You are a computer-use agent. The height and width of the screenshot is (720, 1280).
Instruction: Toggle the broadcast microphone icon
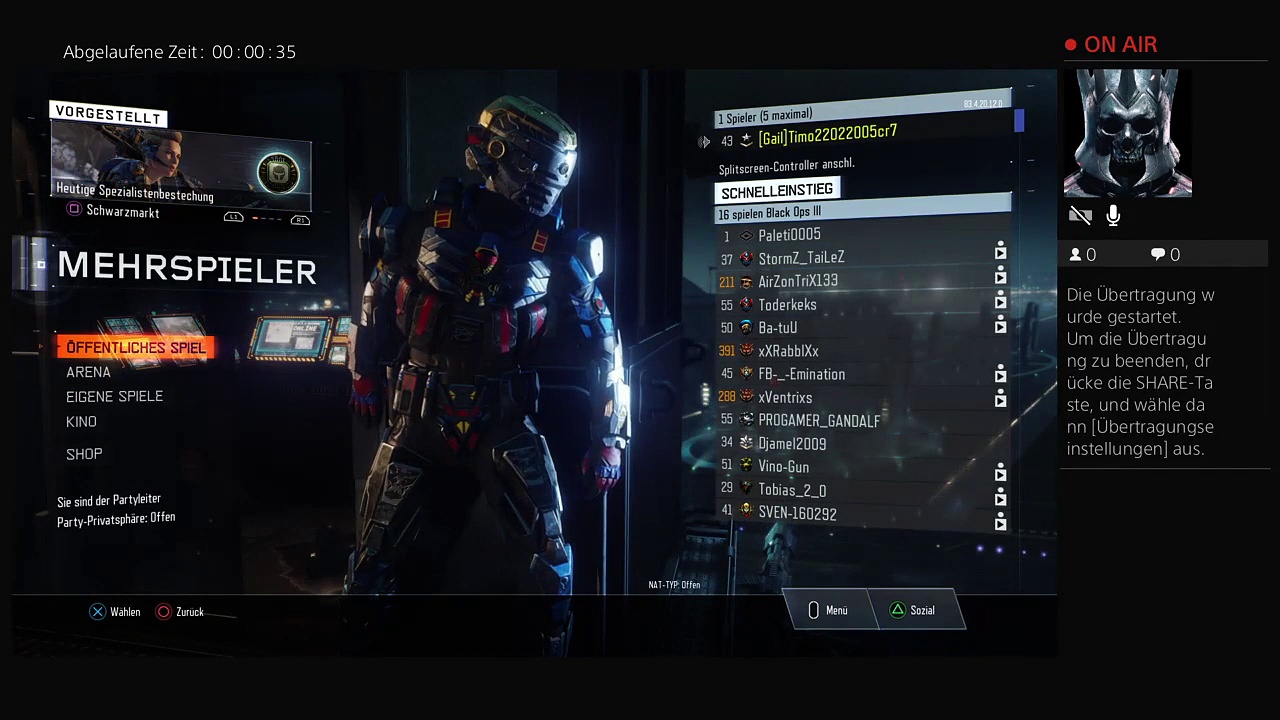point(1113,215)
